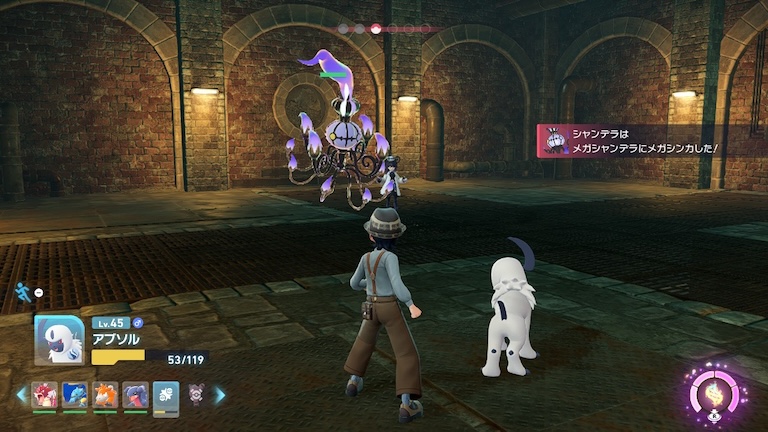Click the party bar's right arrow
The height and width of the screenshot is (432, 768).
(x=220, y=395)
